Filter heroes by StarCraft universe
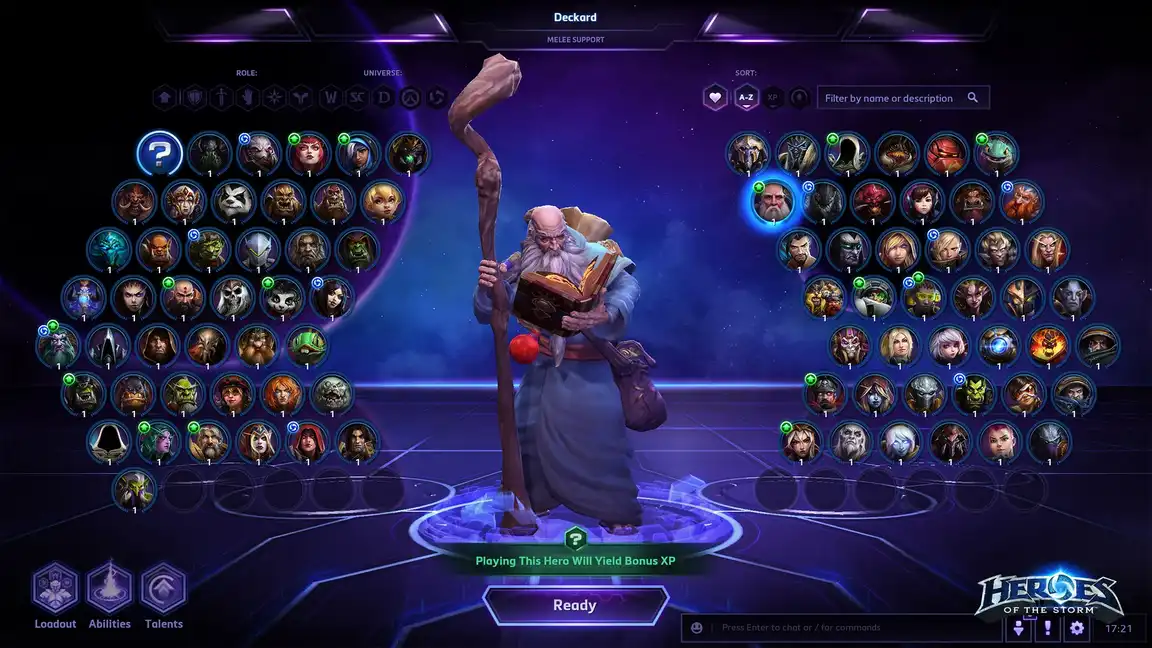 pos(357,98)
